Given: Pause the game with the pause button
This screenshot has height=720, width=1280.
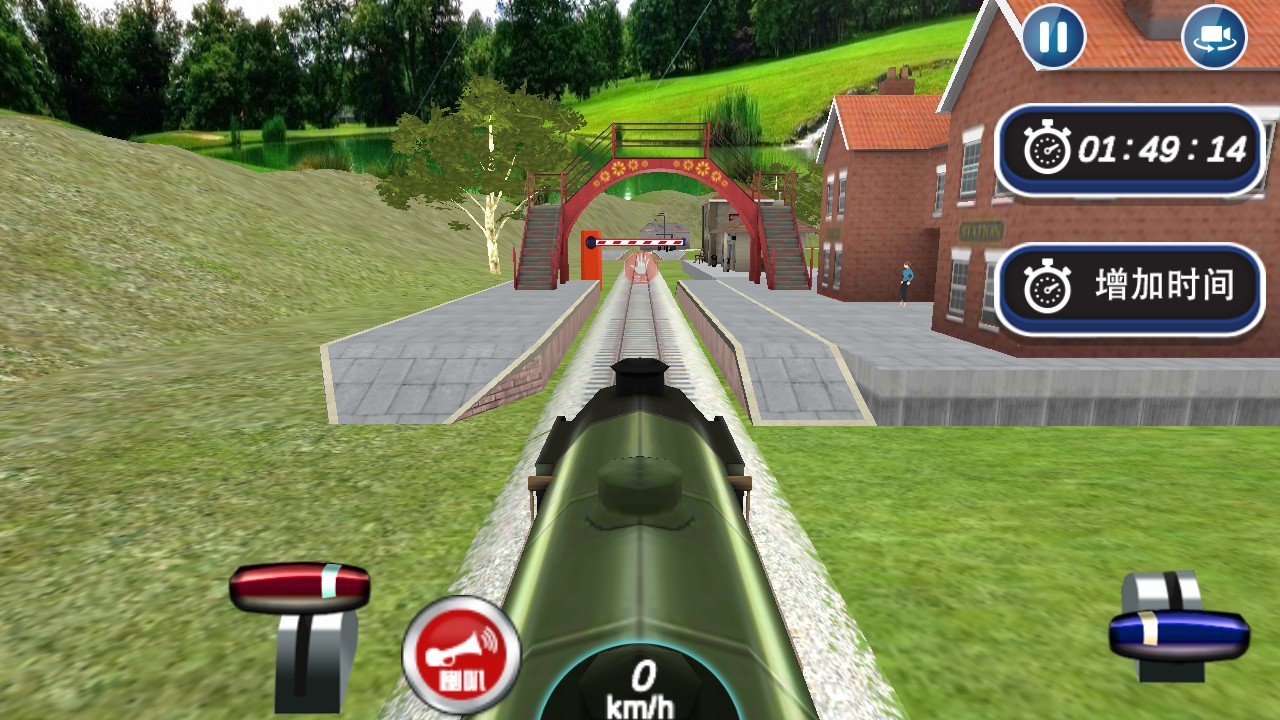Looking at the screenshot, I should click(x=1053, y=37).
